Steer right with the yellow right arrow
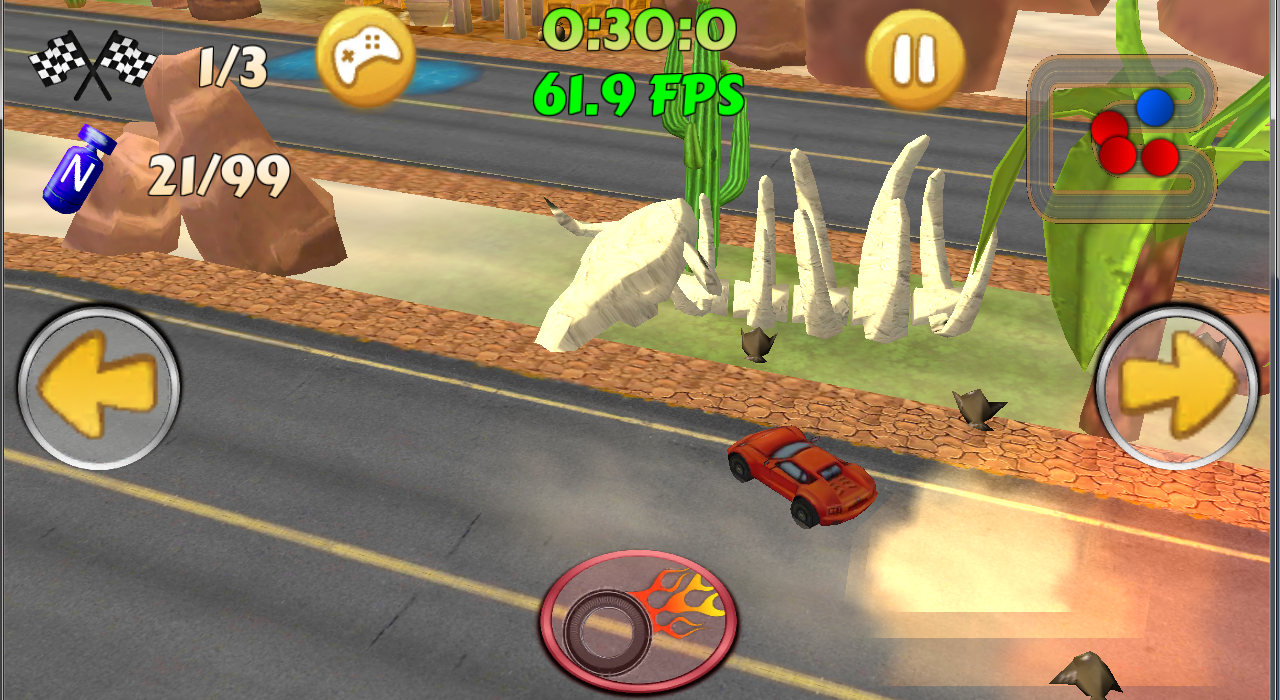The height and width of the screenshot is (700, 1280). (1177, 387)
